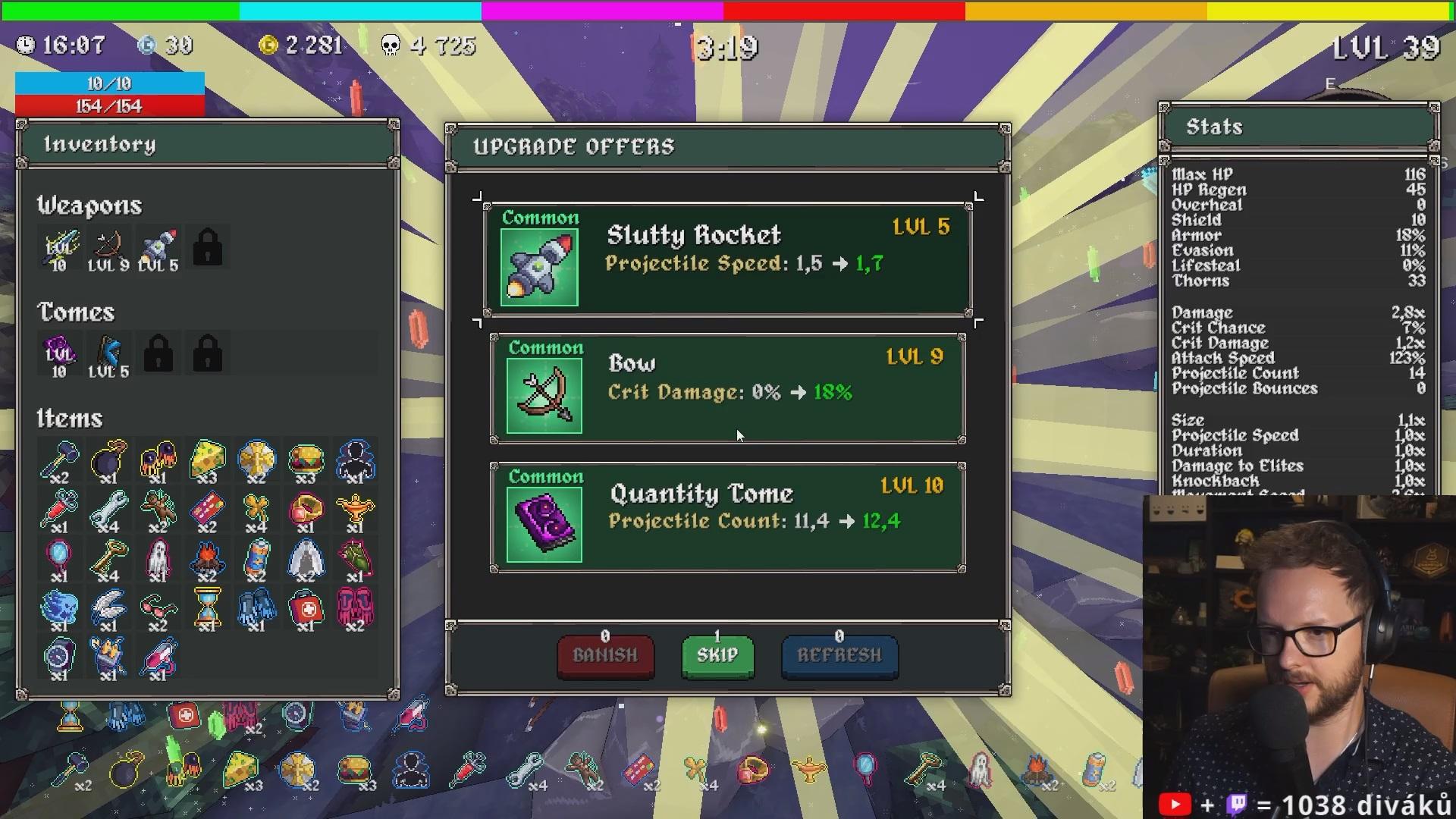The width and height of the screenshot is (1456, 819).
Task: Pick the Bow crit damage upgrade
Action: (727, 389)
